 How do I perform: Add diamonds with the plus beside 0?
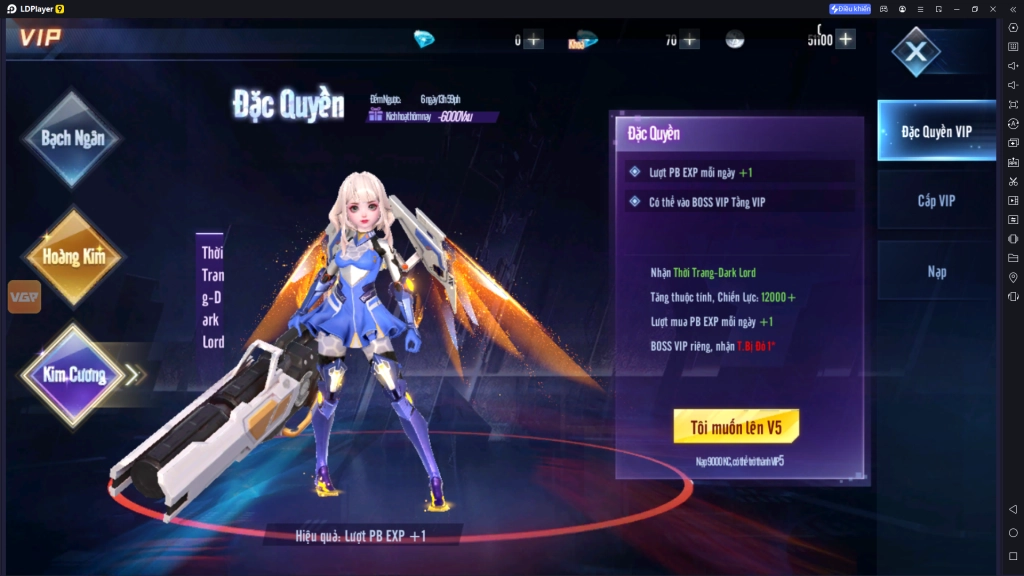point(534,40)
